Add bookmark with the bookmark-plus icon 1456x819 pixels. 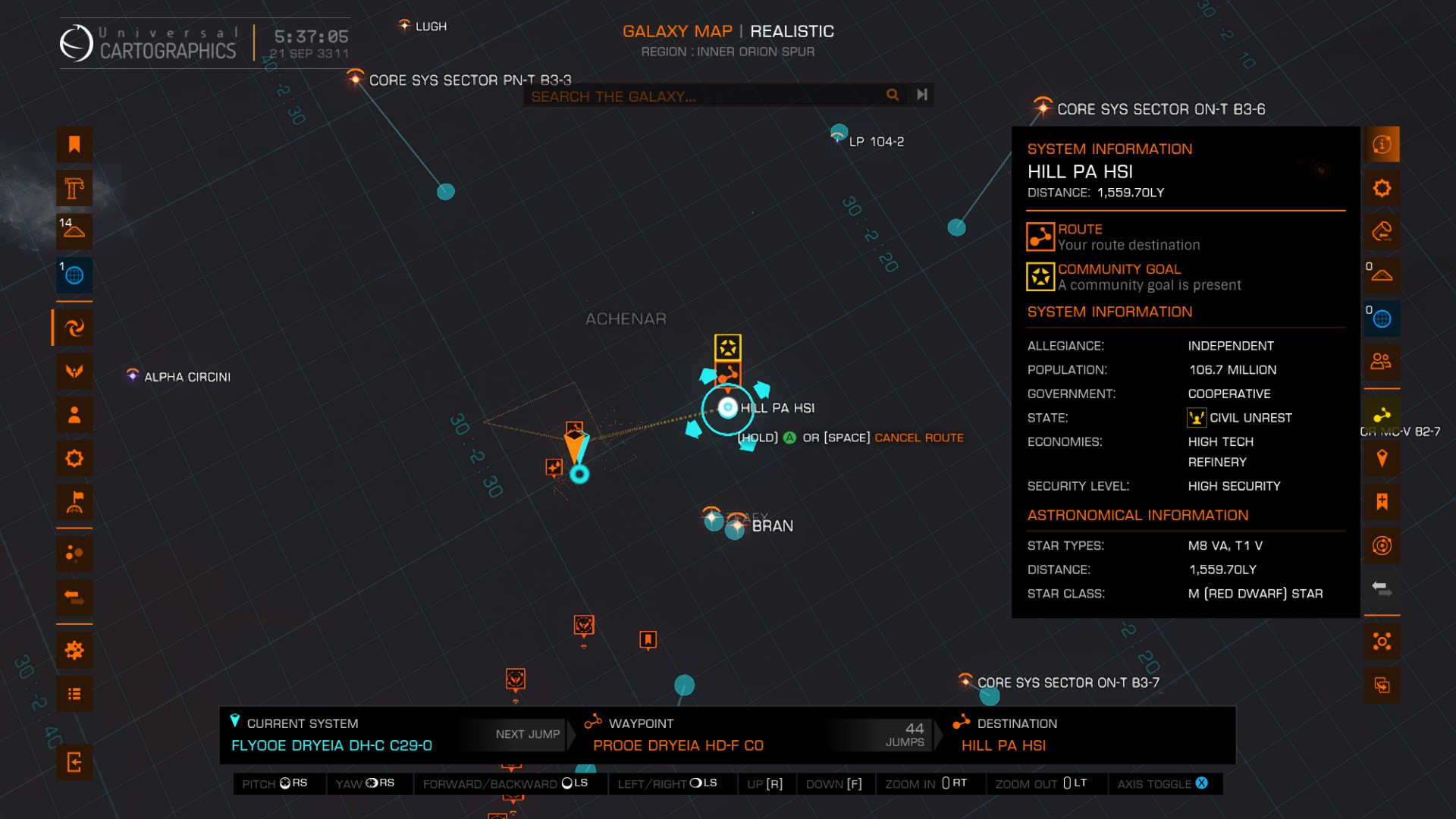tap(1382, 501)
